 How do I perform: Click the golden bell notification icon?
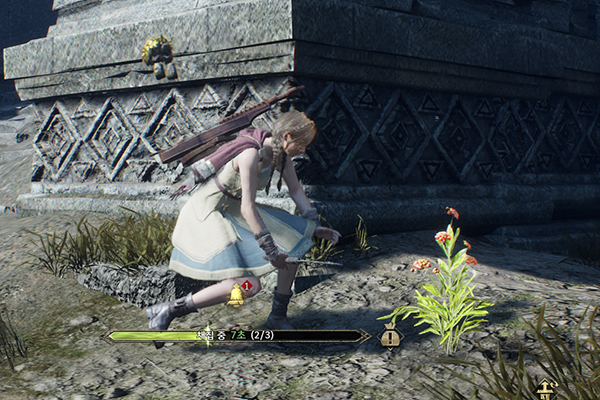[x=238, y=295]
